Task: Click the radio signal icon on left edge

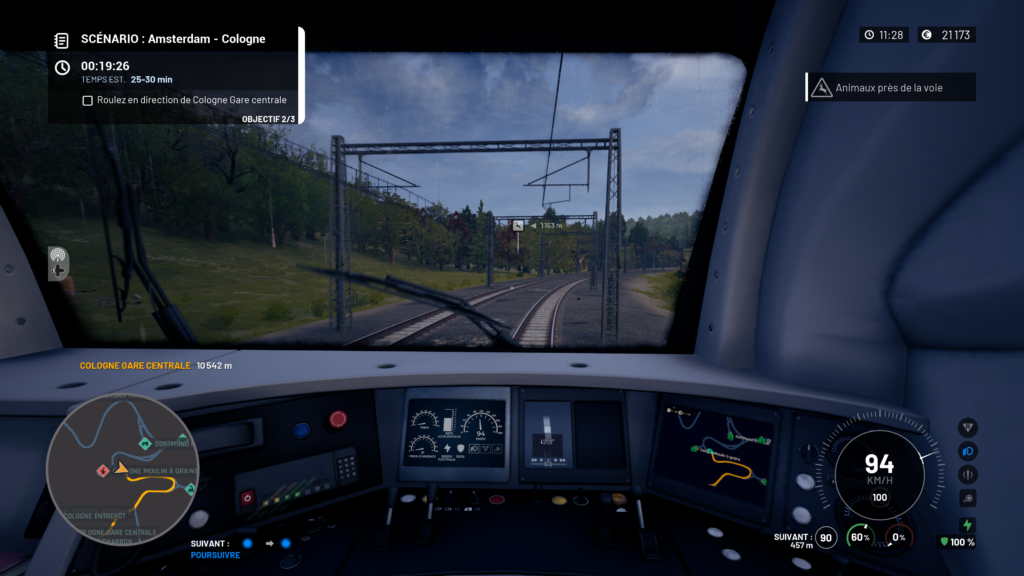Action: coord(58,255)
